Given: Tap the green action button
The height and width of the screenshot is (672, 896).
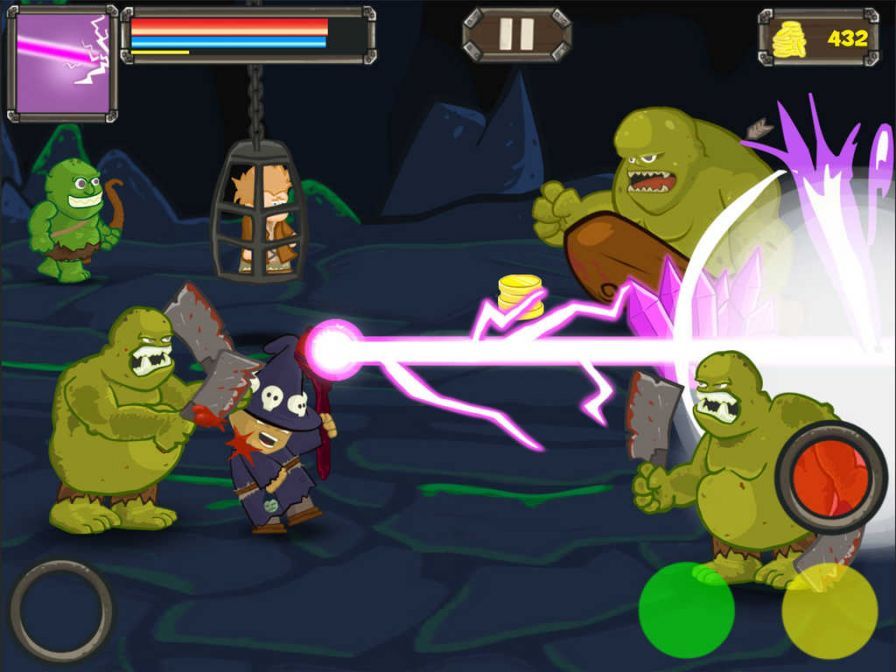Looking at the screenshot, I should (x=686, y=609).
